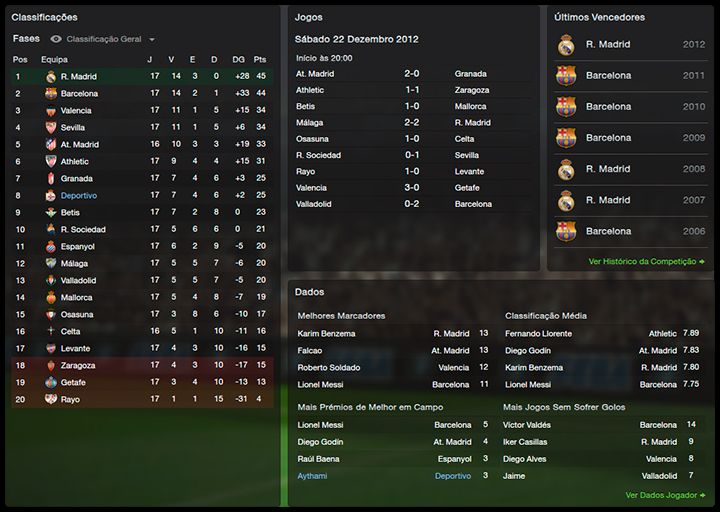Image resolution: width=720 pixels, height=512 pixels.
Task: Open At. Madrid 2-0 Granada match
Action: point(411,74)
